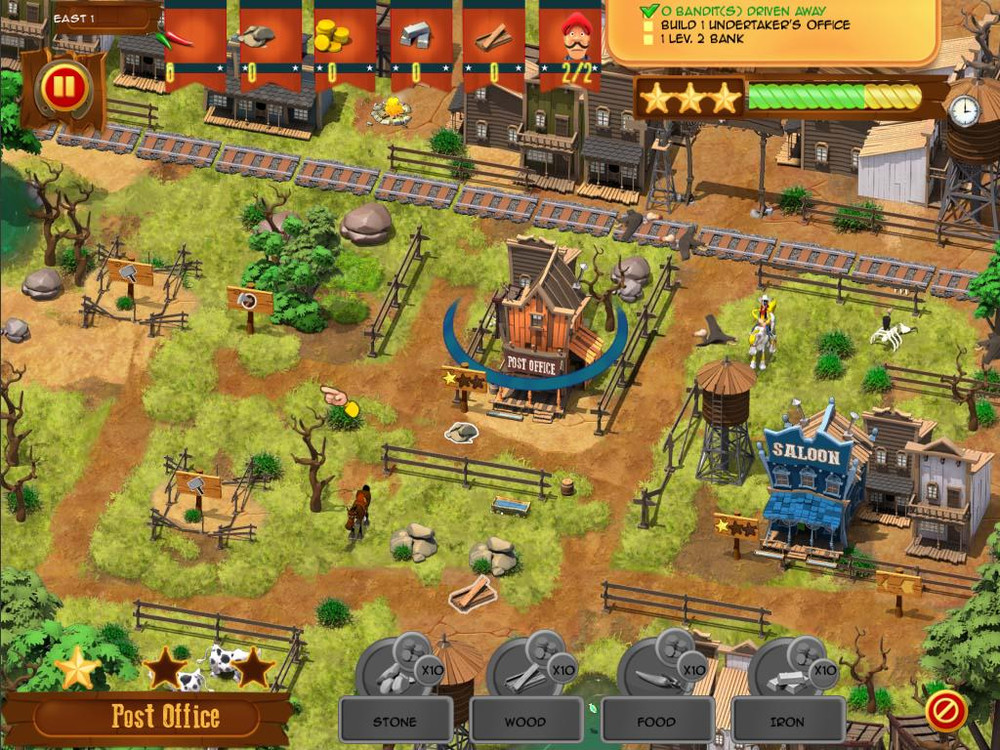Cancel with the red prohibition icon

click(945, 711)
